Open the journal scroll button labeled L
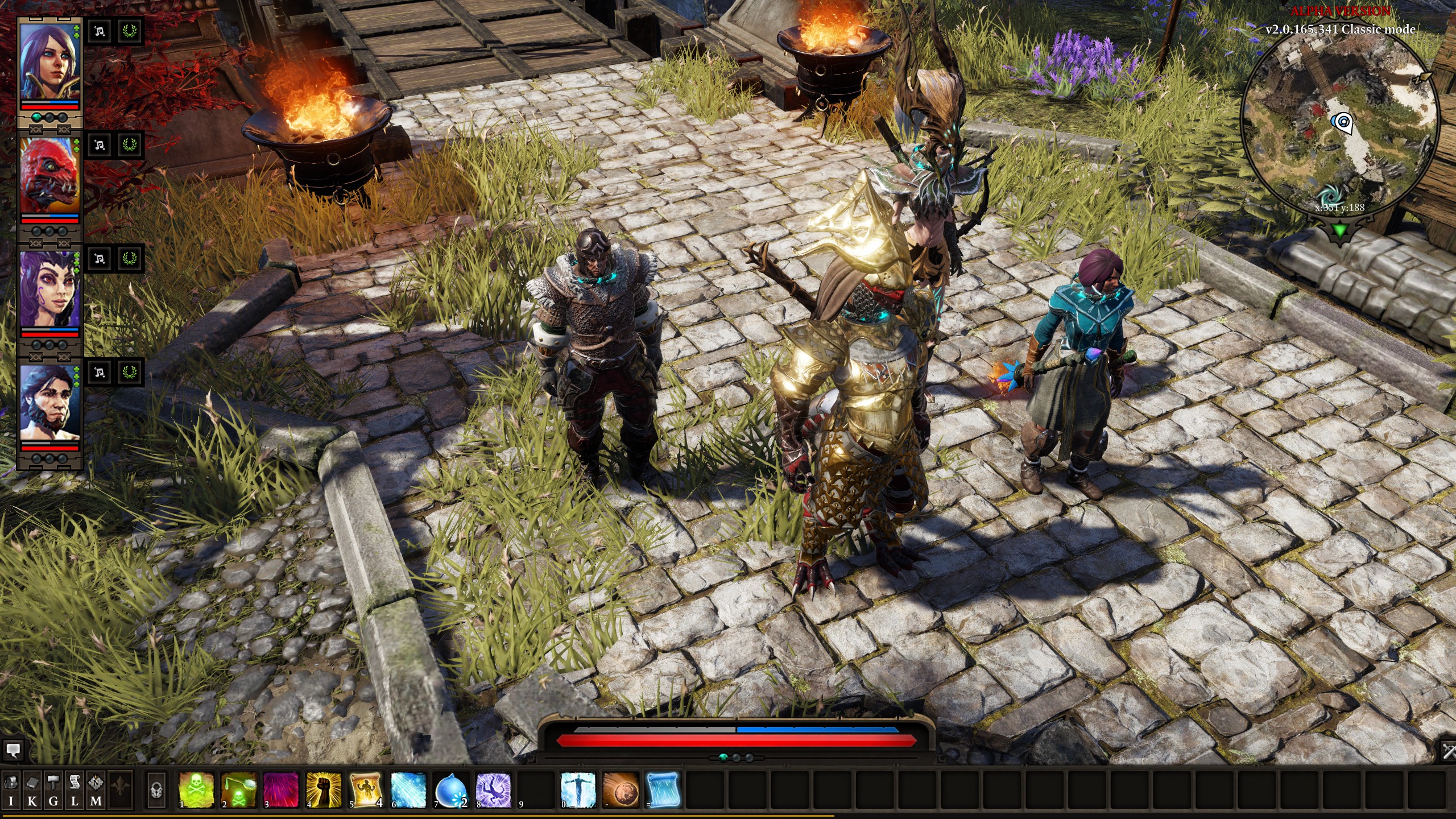The image size is (1456, 819). 75,789
